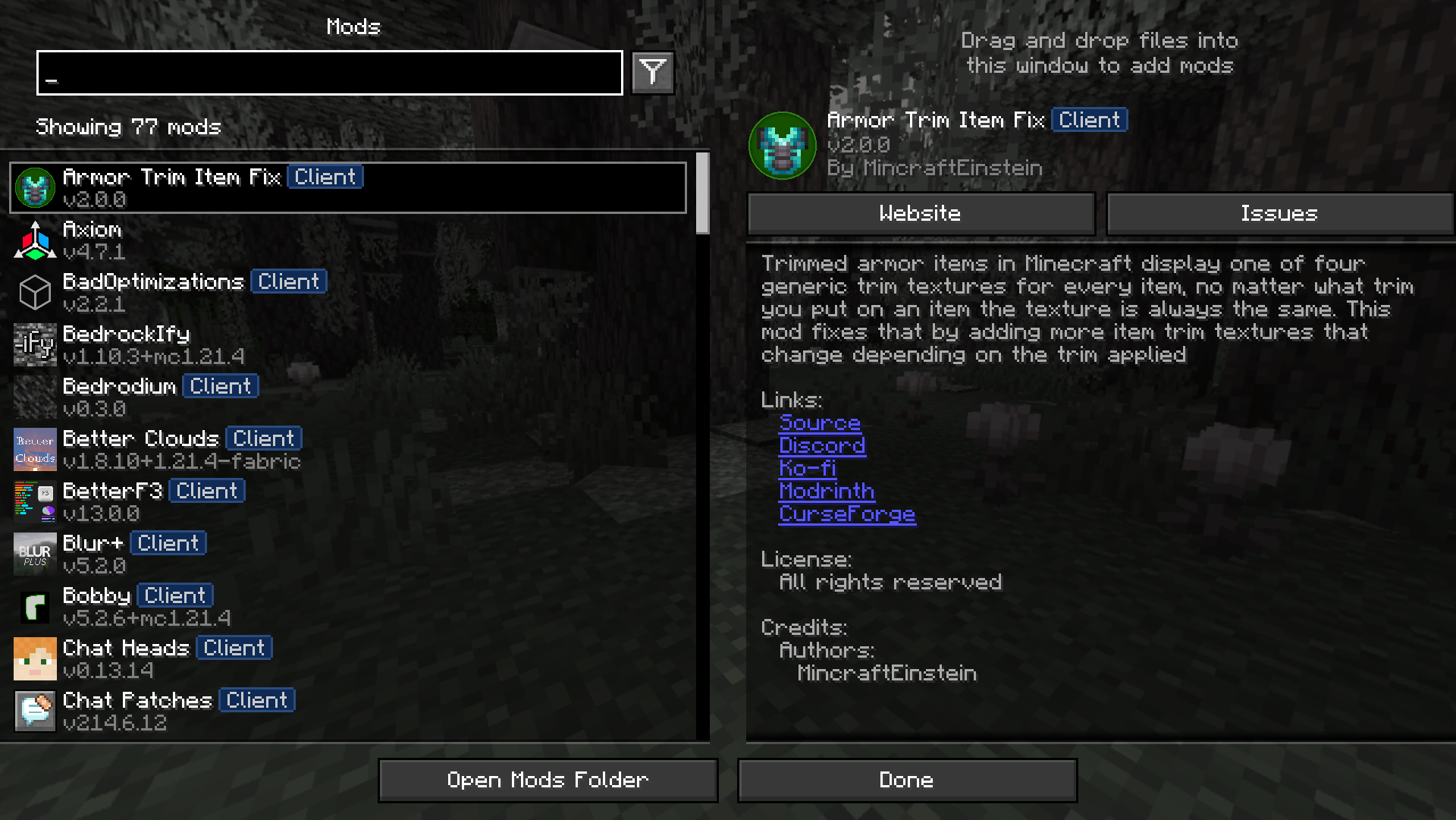Viewport: 1456px width, 820px height.
Task: Click the Bobby mod icon
Action: coord(34,606)
